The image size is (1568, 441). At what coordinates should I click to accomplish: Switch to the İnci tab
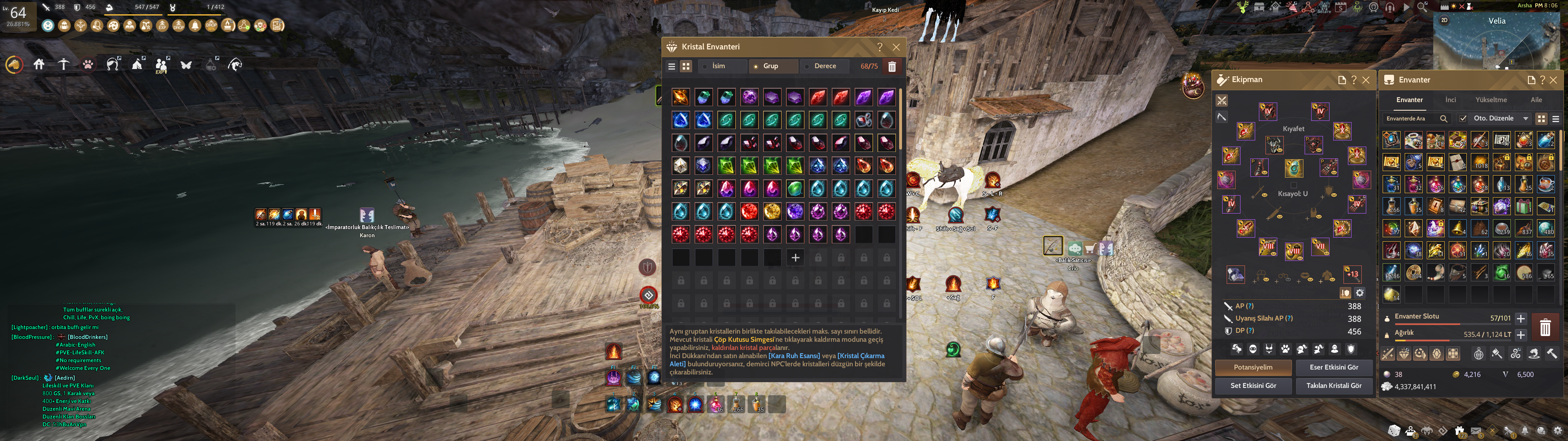click(x=1450, y=100)
